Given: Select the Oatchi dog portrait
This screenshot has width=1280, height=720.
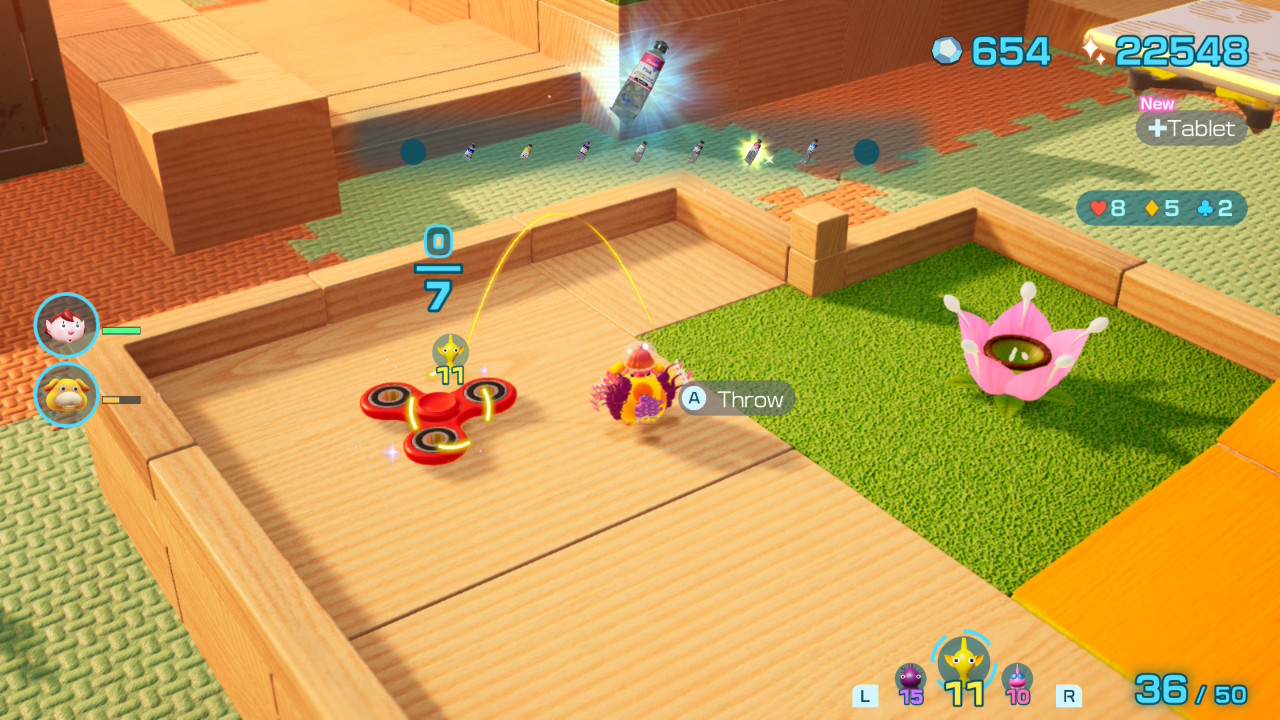Looking at the screenshot, I should (67, 395).
